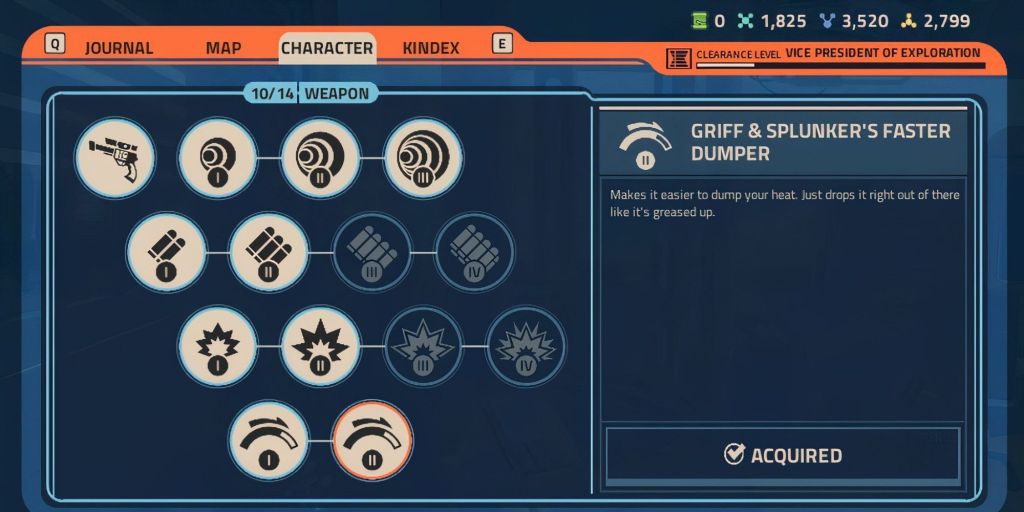Select the tier II ammo cartridge upgrade
Image resolution: width=1024 pixels, height=512 pixels.
click(269, 252)
